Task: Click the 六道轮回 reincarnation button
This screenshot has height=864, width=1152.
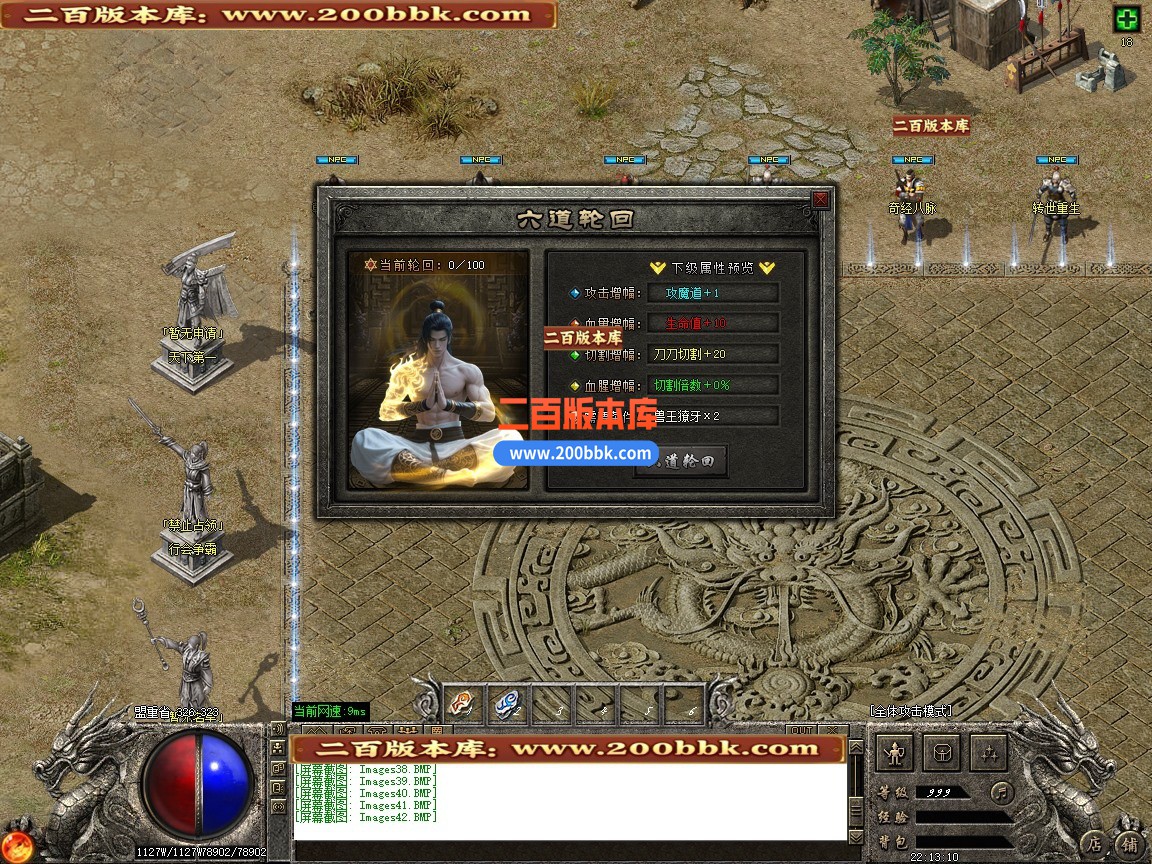Action: pyautogui.click(x=681, y=460)
